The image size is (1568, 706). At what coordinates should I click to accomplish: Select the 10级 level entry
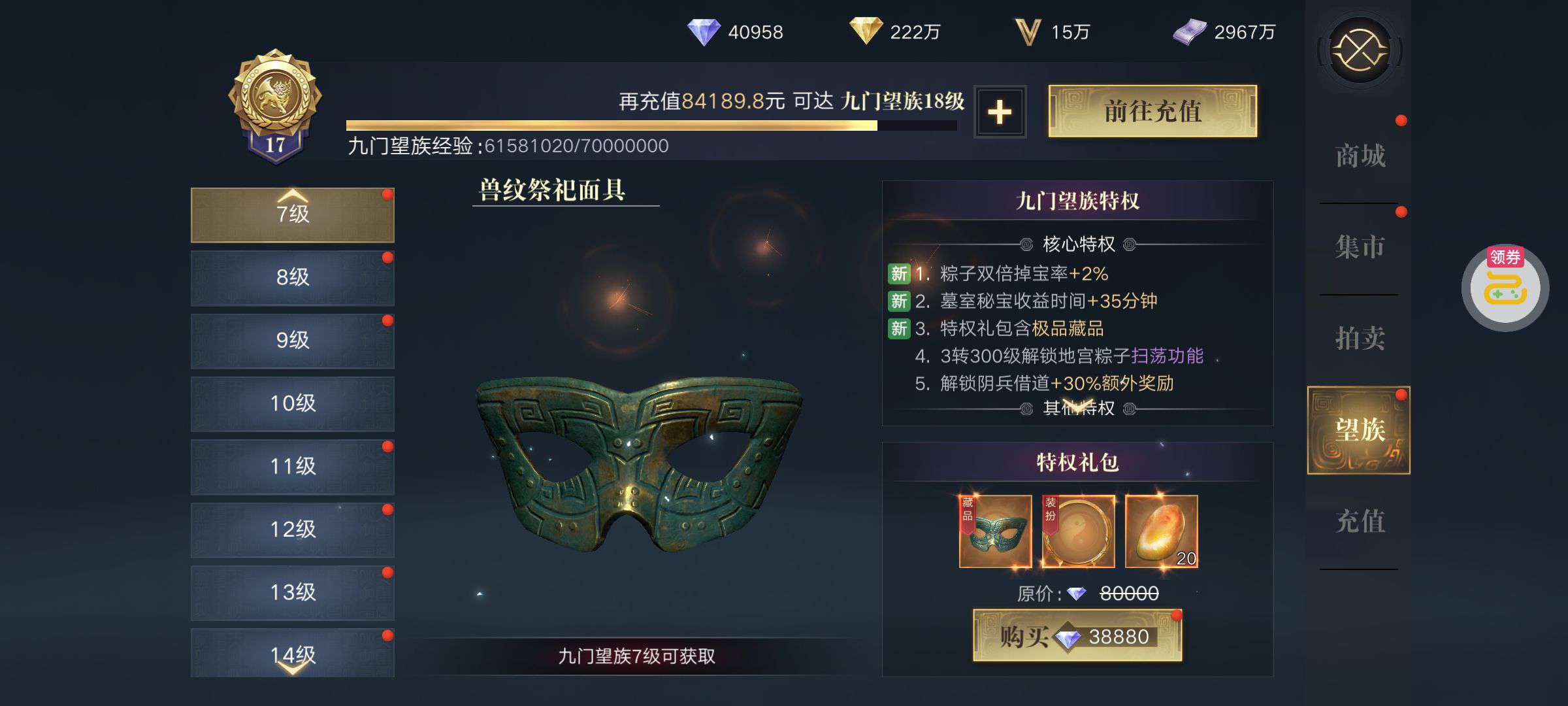point(293,403)
